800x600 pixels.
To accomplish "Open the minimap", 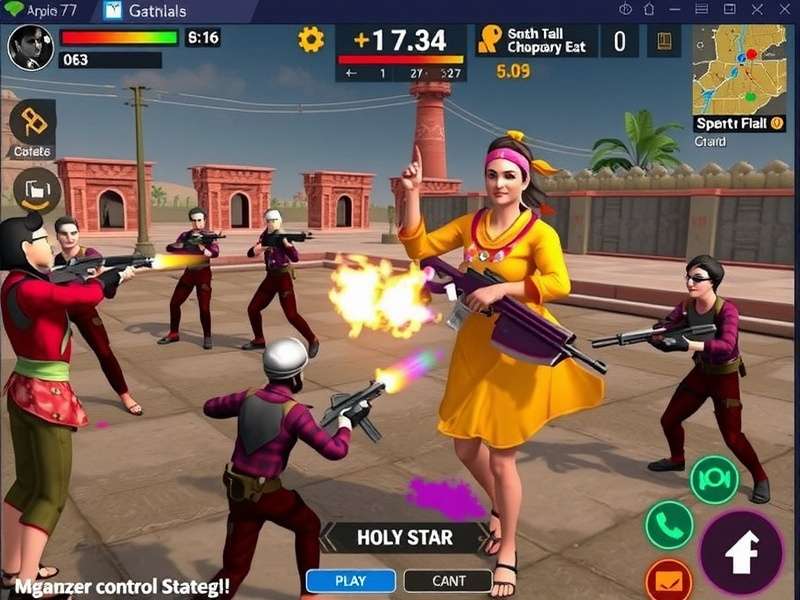I will point(740,70).
